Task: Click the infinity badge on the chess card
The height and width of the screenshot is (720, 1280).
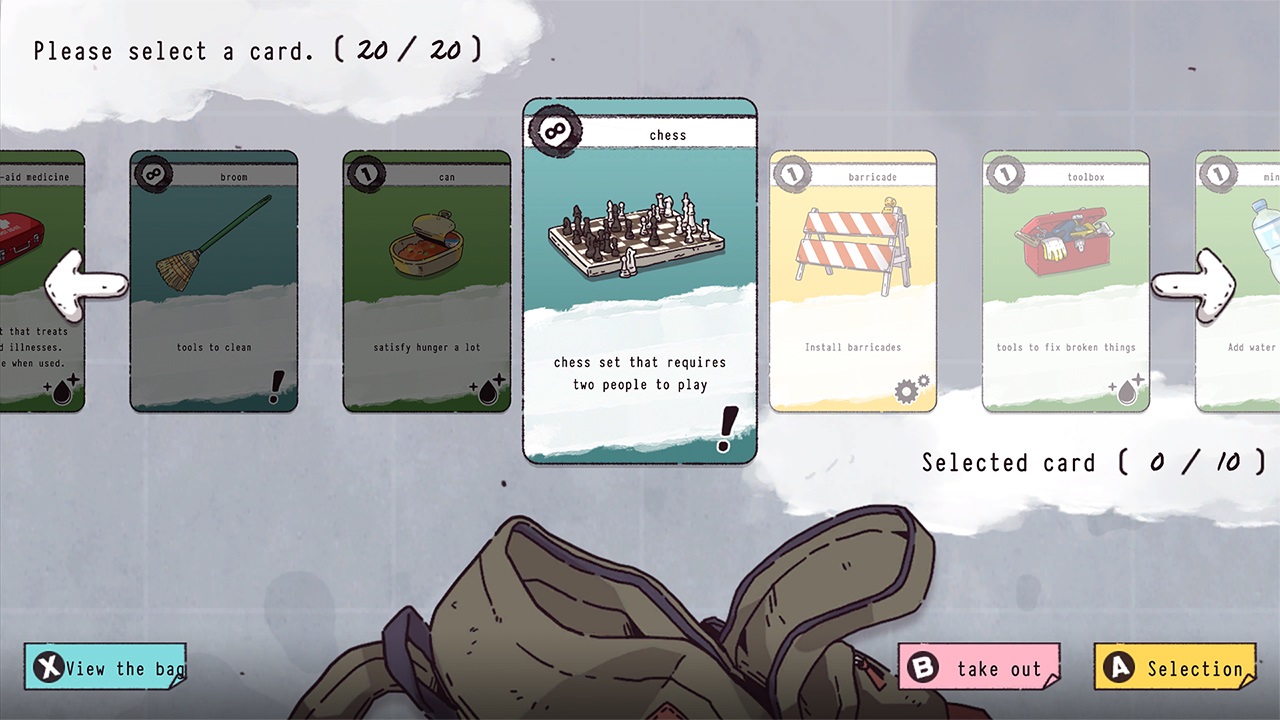Action: (x=554, y=130)
